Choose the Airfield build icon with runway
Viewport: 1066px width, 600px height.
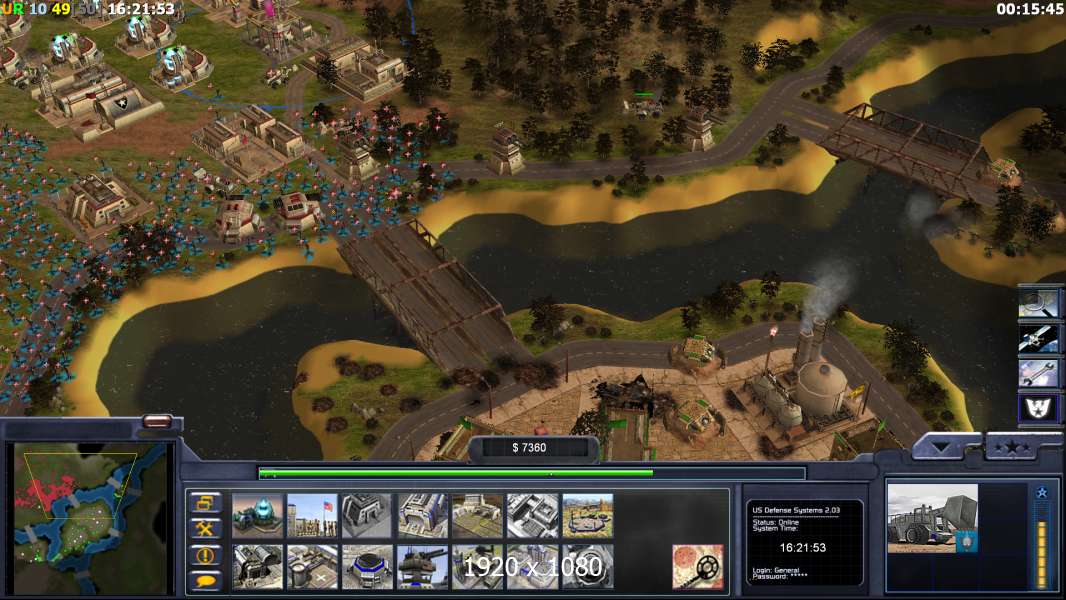pyautogui.click(x=477, y=515)
